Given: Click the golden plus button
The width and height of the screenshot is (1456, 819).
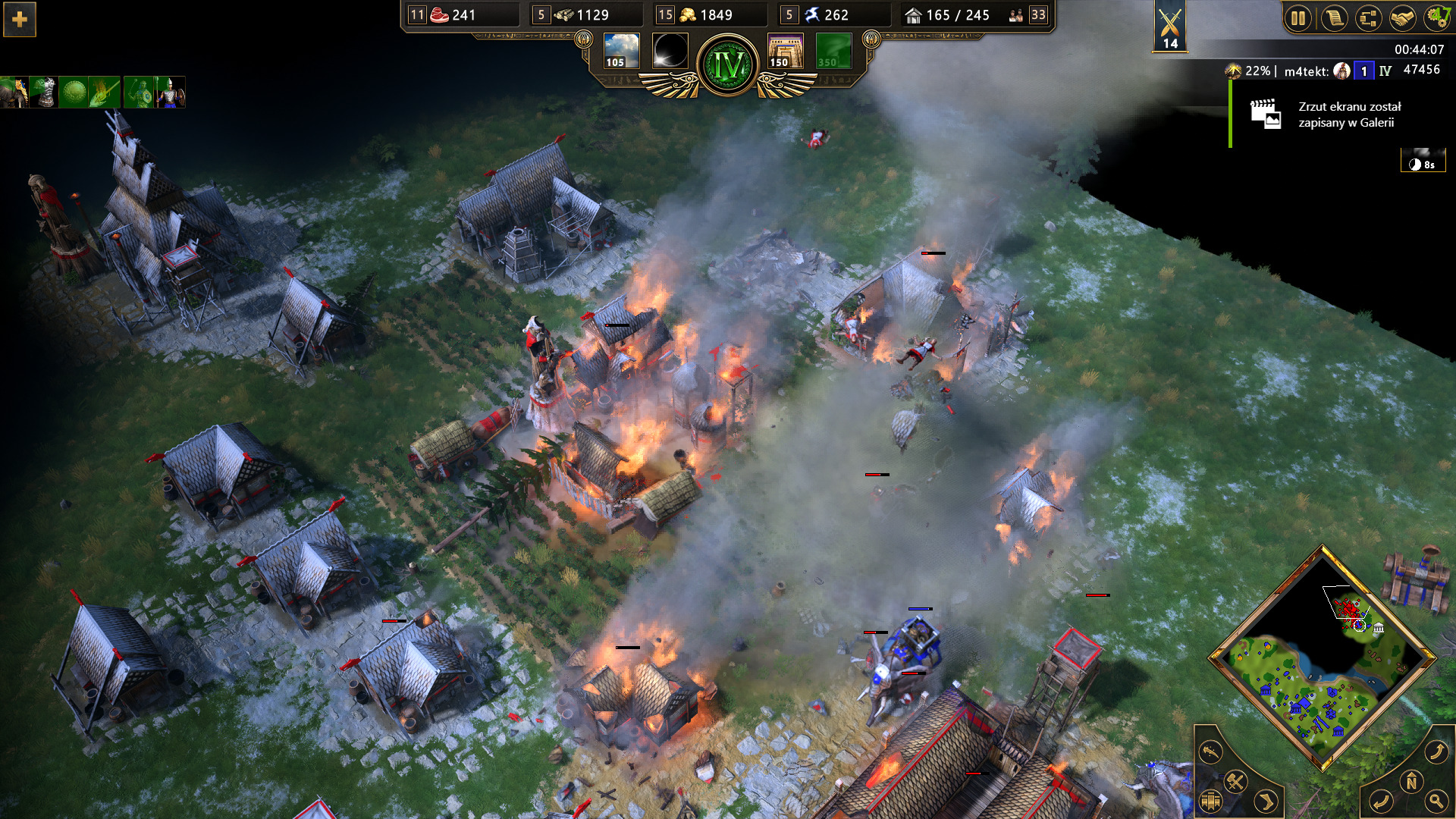Looking at the screenshot, I should tap(20, 20).
